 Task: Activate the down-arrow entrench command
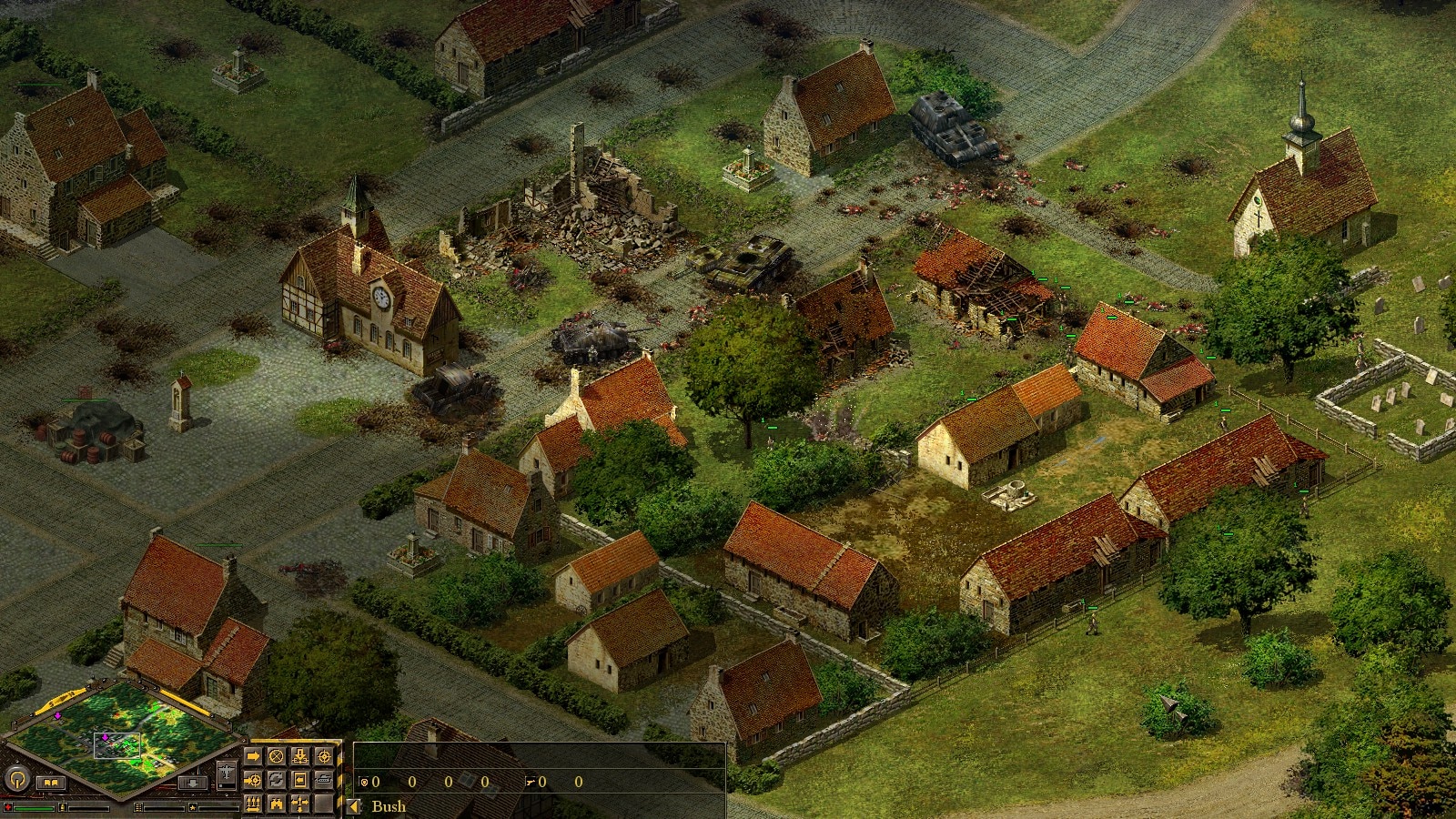(299, 757)
